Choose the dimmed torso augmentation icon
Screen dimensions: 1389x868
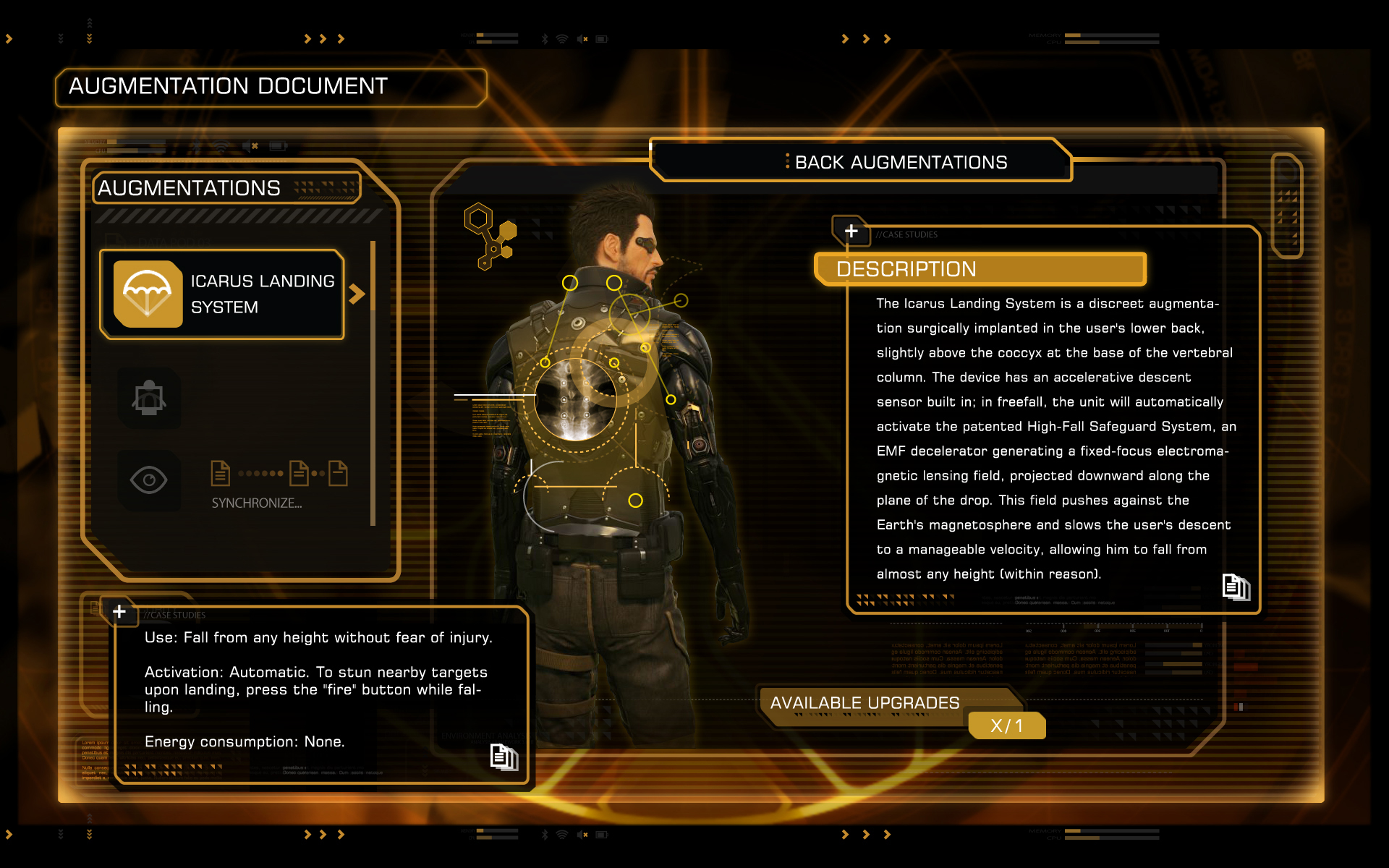click(x=149, y=398)
